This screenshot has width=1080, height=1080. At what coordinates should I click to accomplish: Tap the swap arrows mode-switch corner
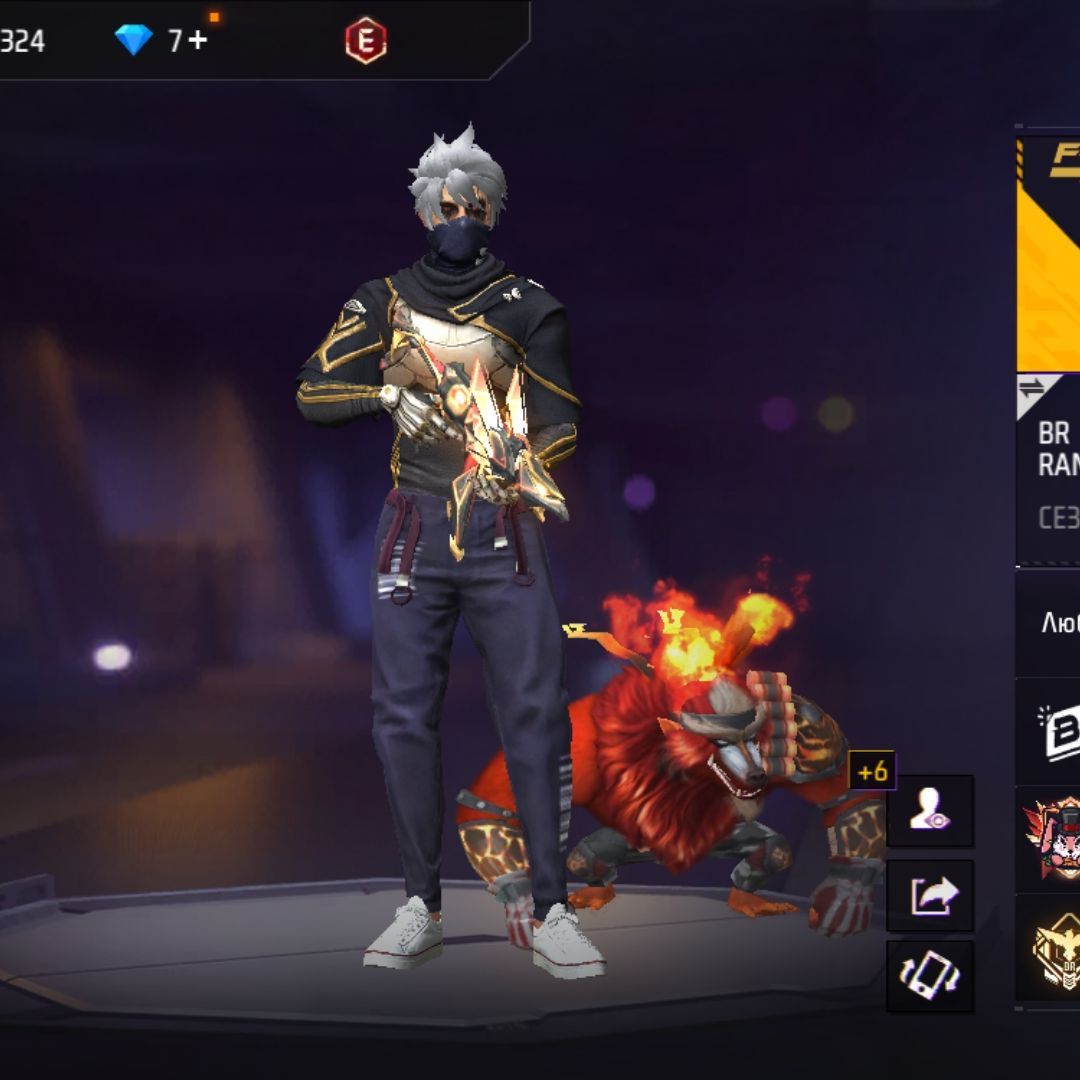1030,391
